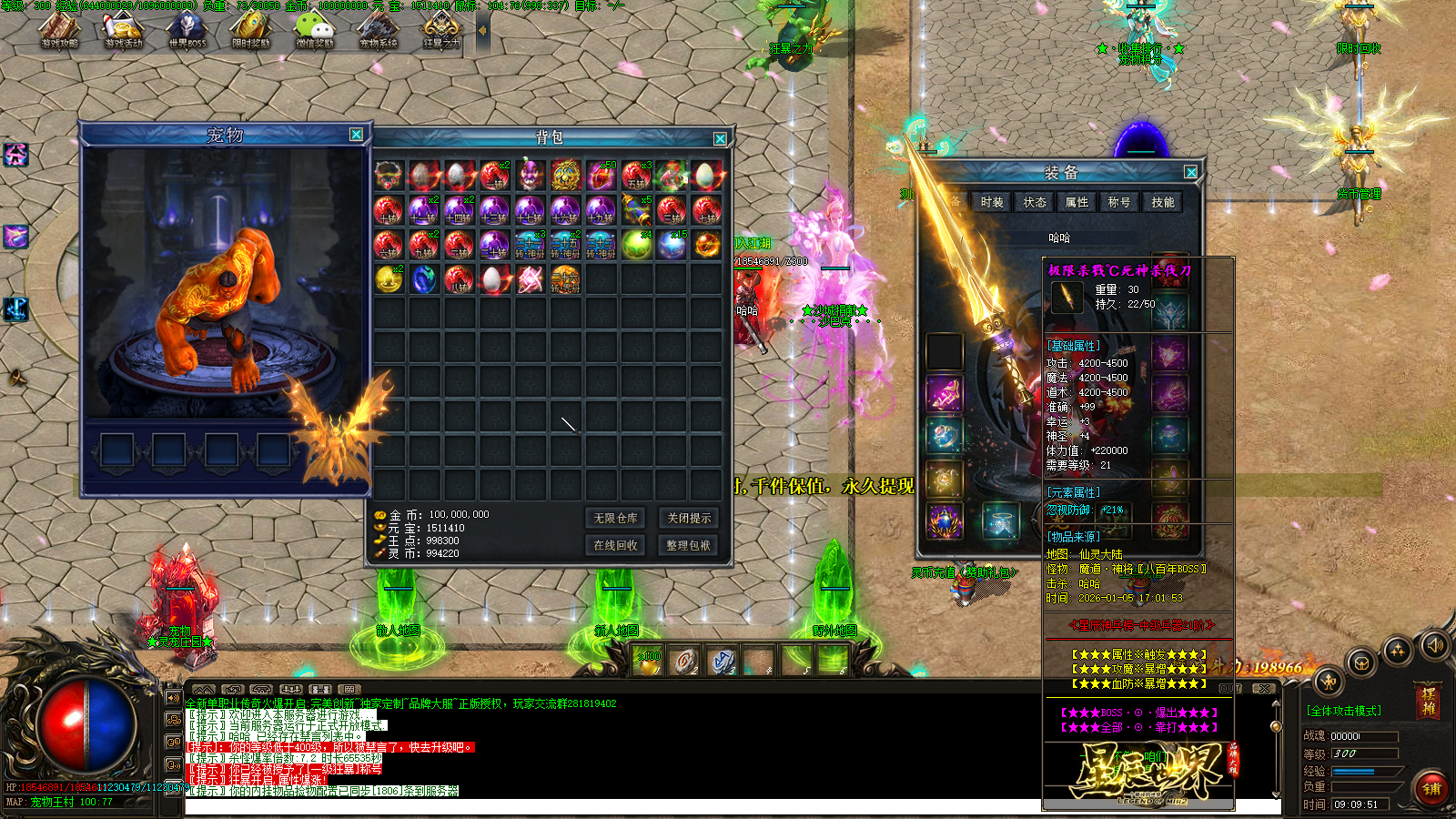Close the 背包 backpack window
The width and height of the screenshot is (1456, 819).
point(720,138)
